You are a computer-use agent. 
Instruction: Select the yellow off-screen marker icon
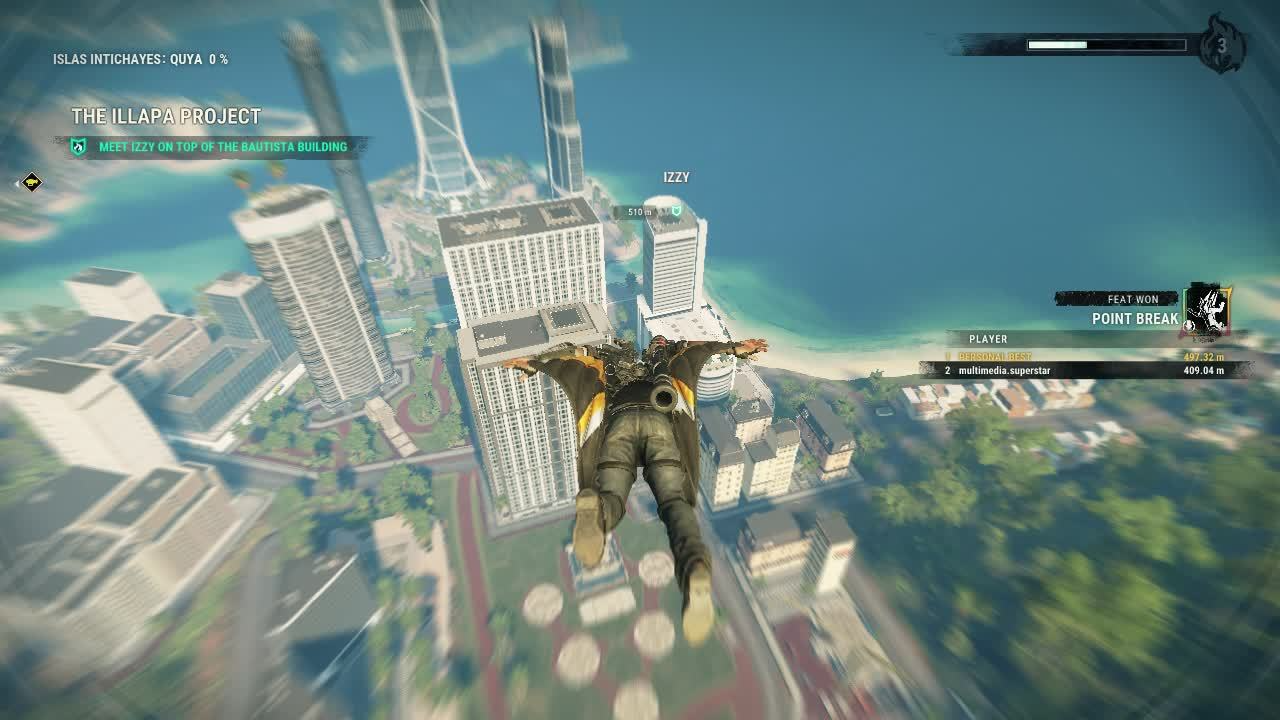tap(32, 182)
